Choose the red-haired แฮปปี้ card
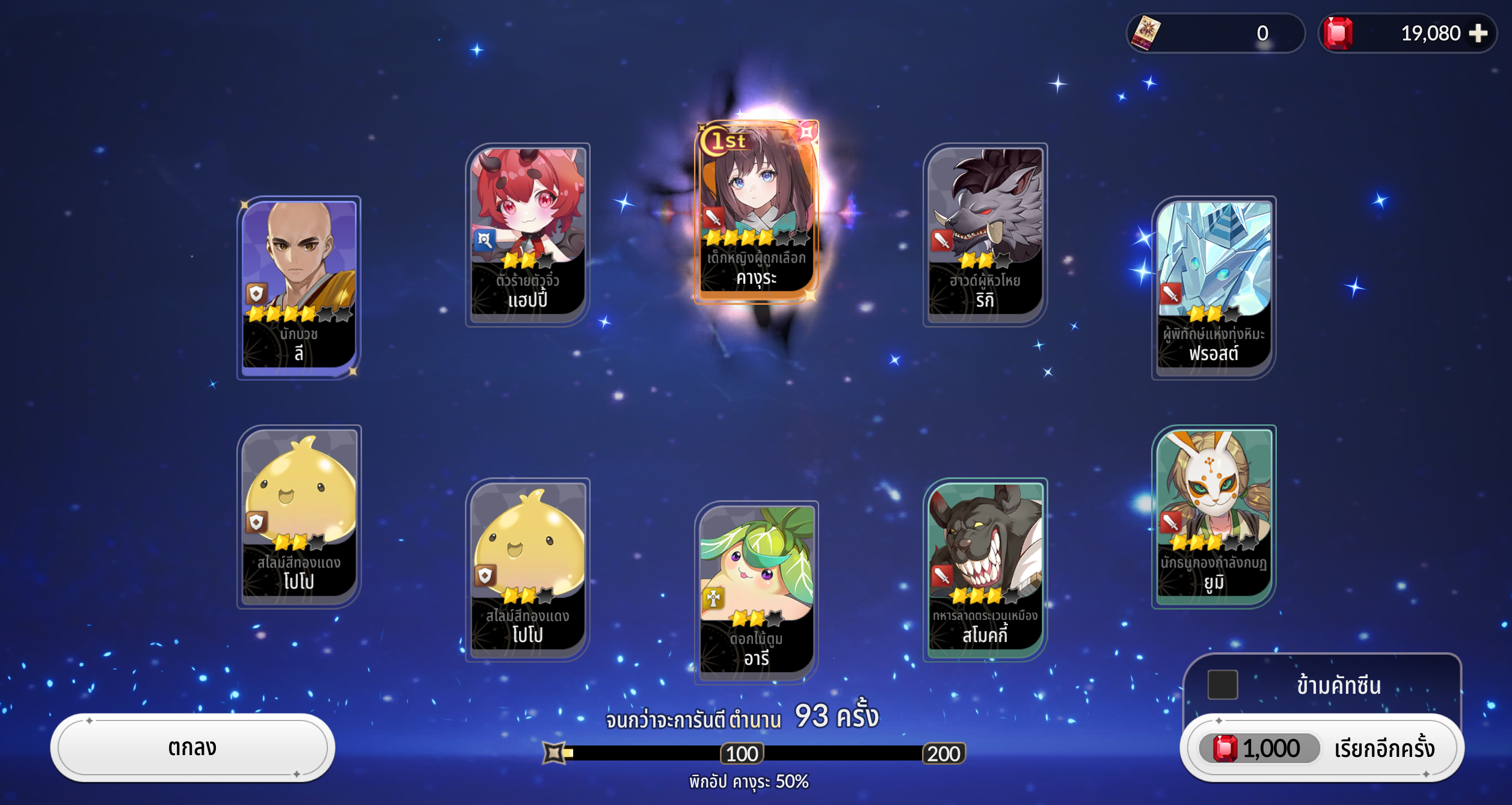 [x=527, y=233]
